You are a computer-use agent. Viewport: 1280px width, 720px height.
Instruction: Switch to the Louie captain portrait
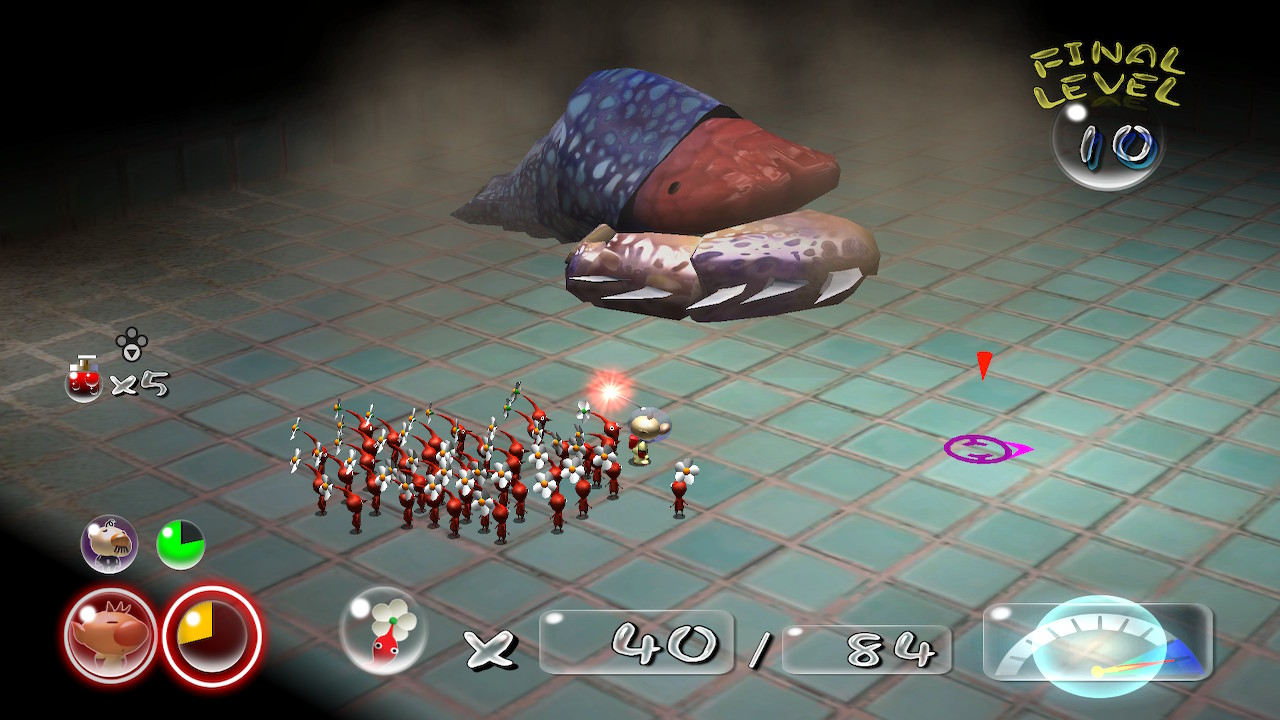(109, 544)
